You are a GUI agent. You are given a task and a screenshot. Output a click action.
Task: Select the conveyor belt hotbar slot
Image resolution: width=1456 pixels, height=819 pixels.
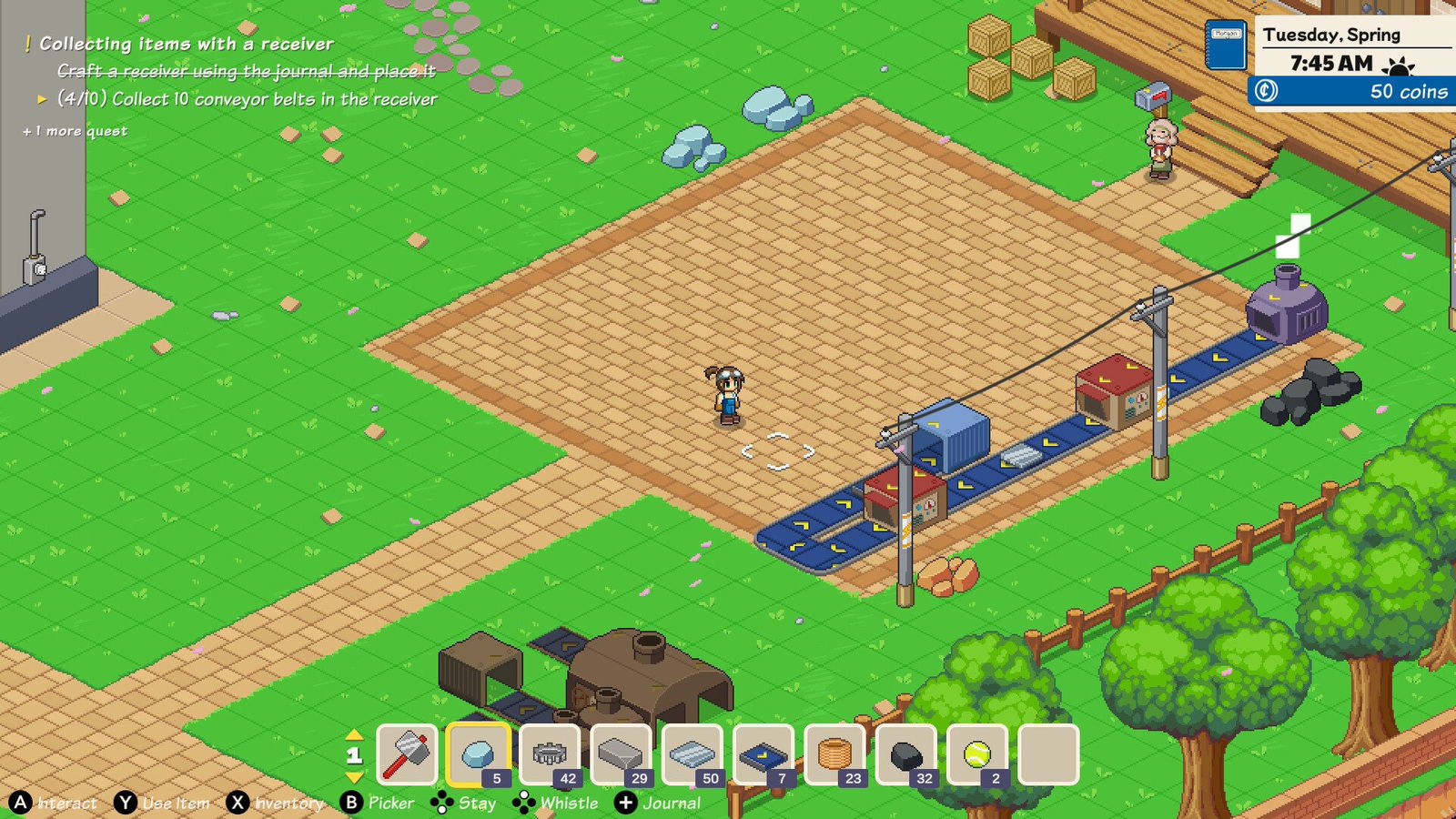click(763, 754)
